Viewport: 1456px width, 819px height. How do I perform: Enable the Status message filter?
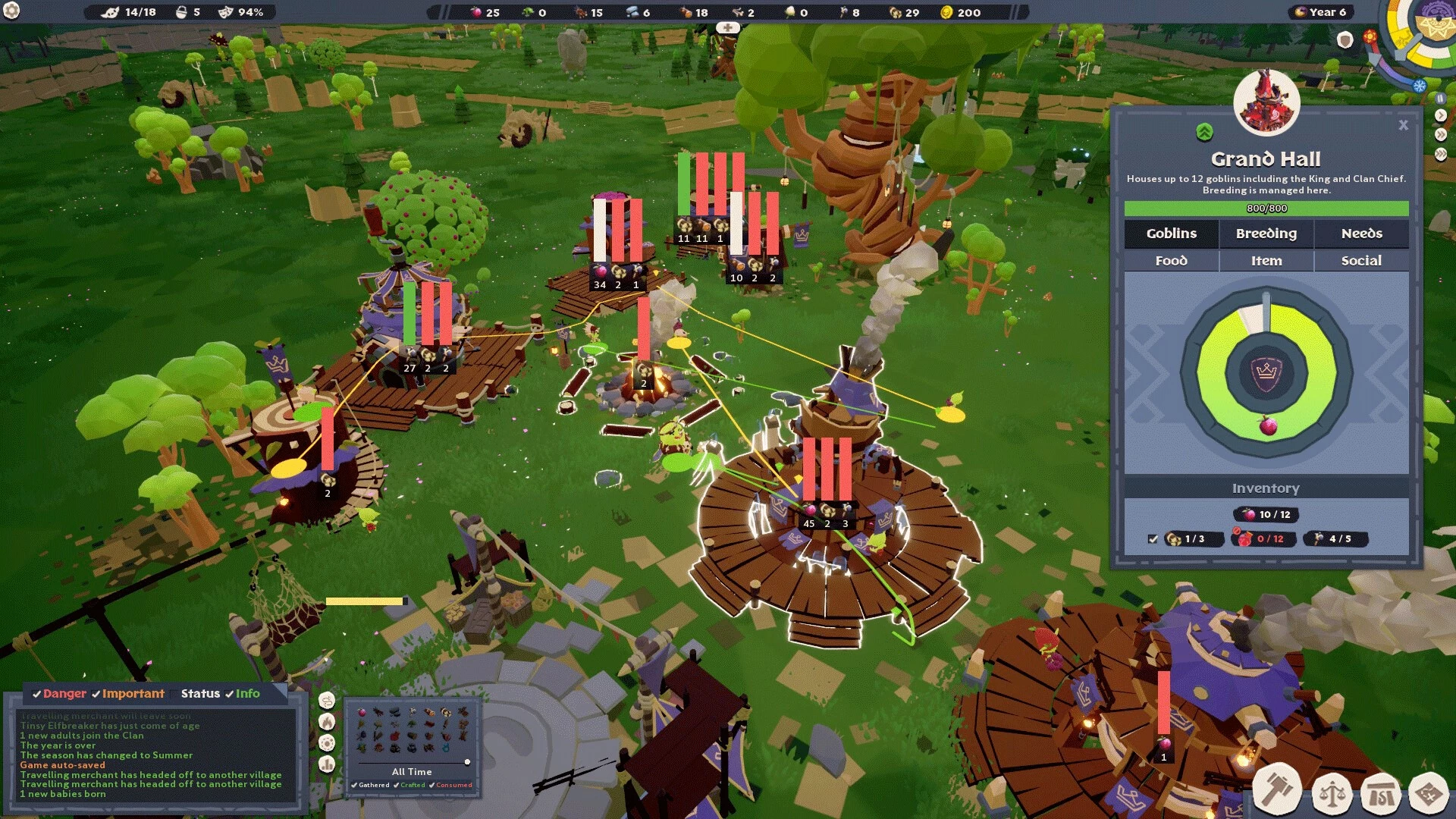point(199,694)
